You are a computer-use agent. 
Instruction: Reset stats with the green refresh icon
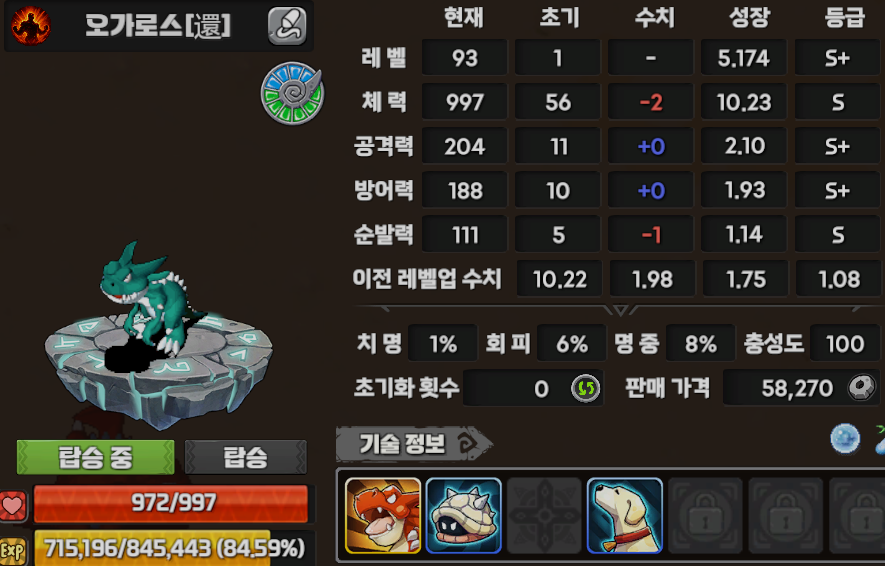(585, 388)
